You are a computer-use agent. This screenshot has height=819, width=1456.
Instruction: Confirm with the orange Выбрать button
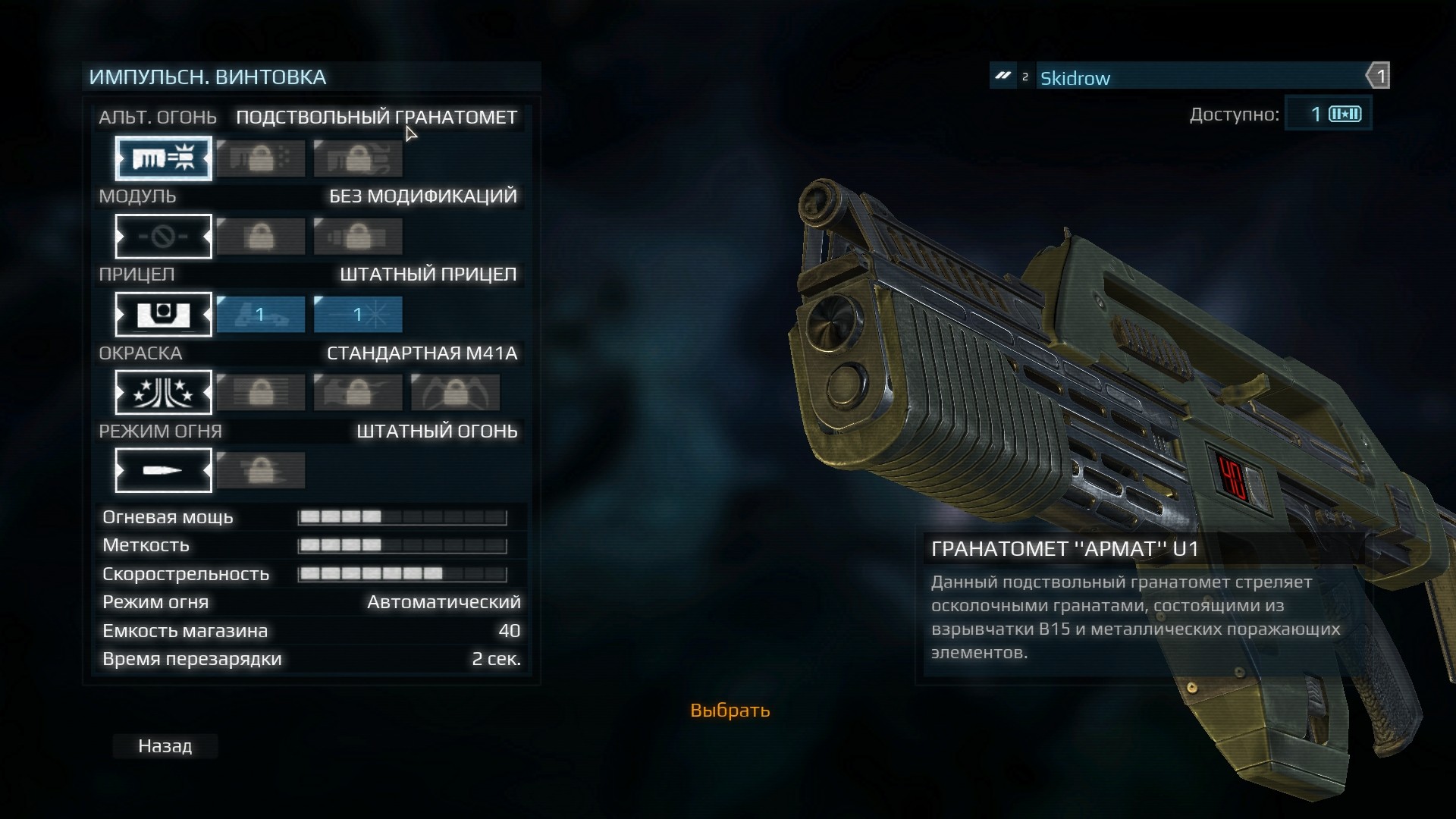point(730,711)
